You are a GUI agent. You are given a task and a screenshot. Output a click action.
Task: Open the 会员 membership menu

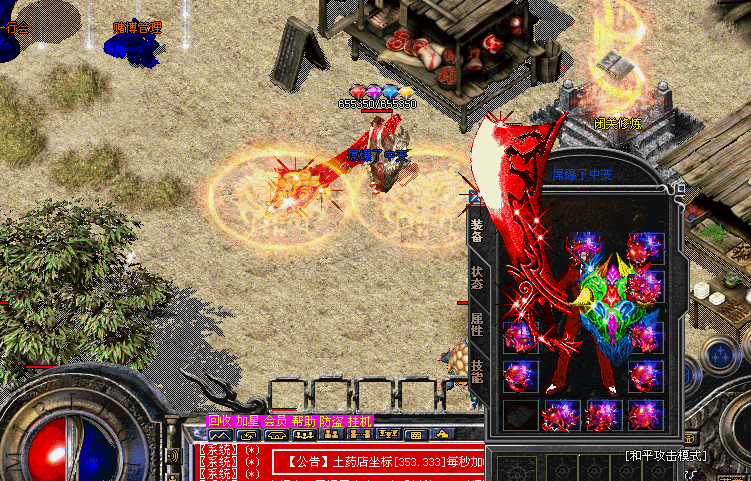click(x=275, y=422)
